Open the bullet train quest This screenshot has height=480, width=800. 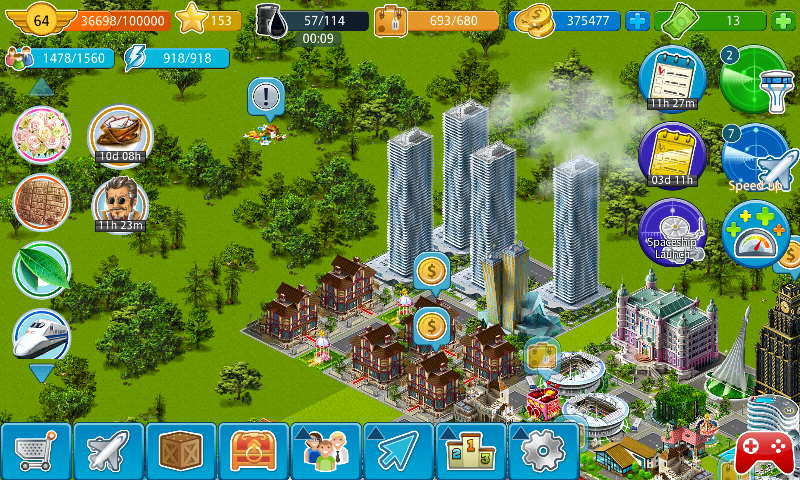click(41, 336)
